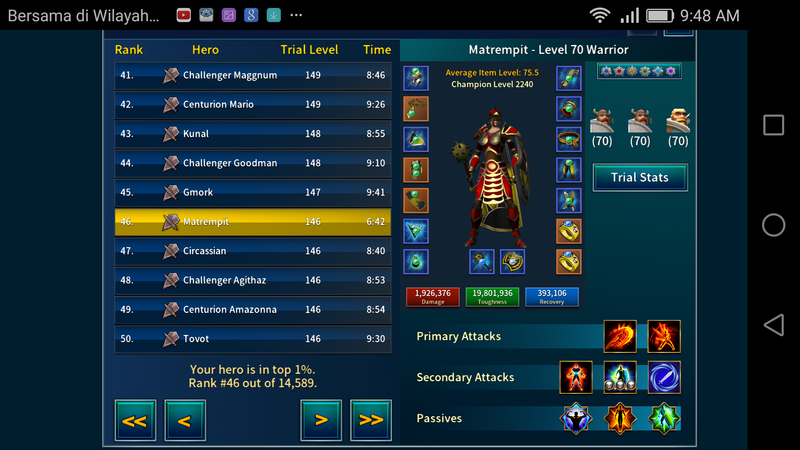Image resolution: width=800 pixels, height=450 pixels.
Task: Tap the Android home button
Action: pos(774,225)
